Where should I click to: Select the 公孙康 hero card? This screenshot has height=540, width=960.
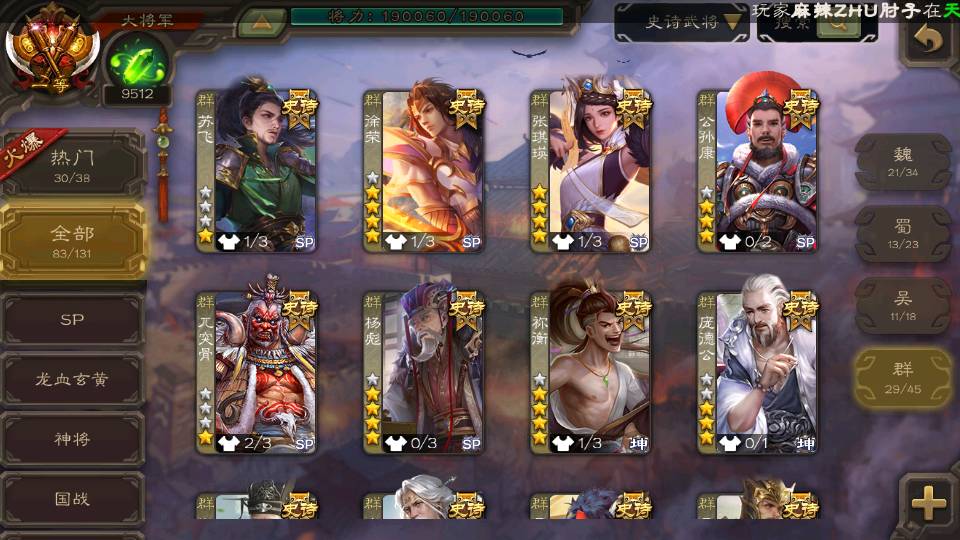coord(758,170)
